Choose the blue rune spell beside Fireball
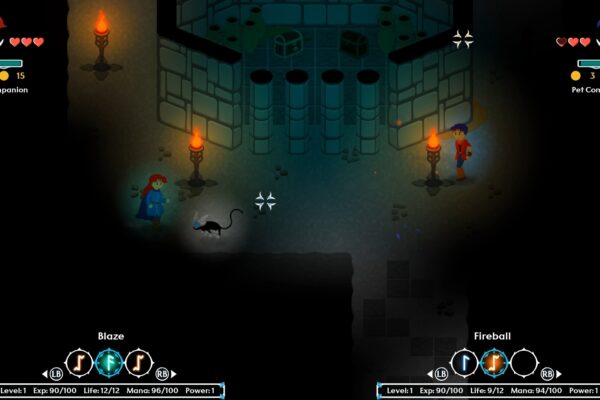The height and width of the screenshot is (400, 600). click(465, 362)
